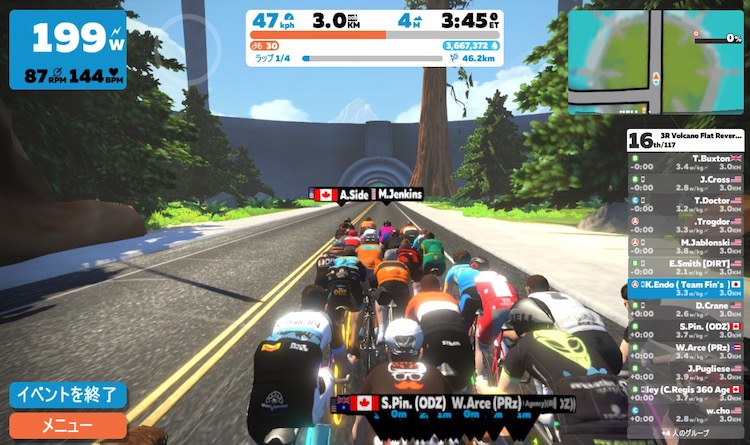Open the orange メニュー menu button
This screenshot has width=750, height=445.
coord(68,425)
